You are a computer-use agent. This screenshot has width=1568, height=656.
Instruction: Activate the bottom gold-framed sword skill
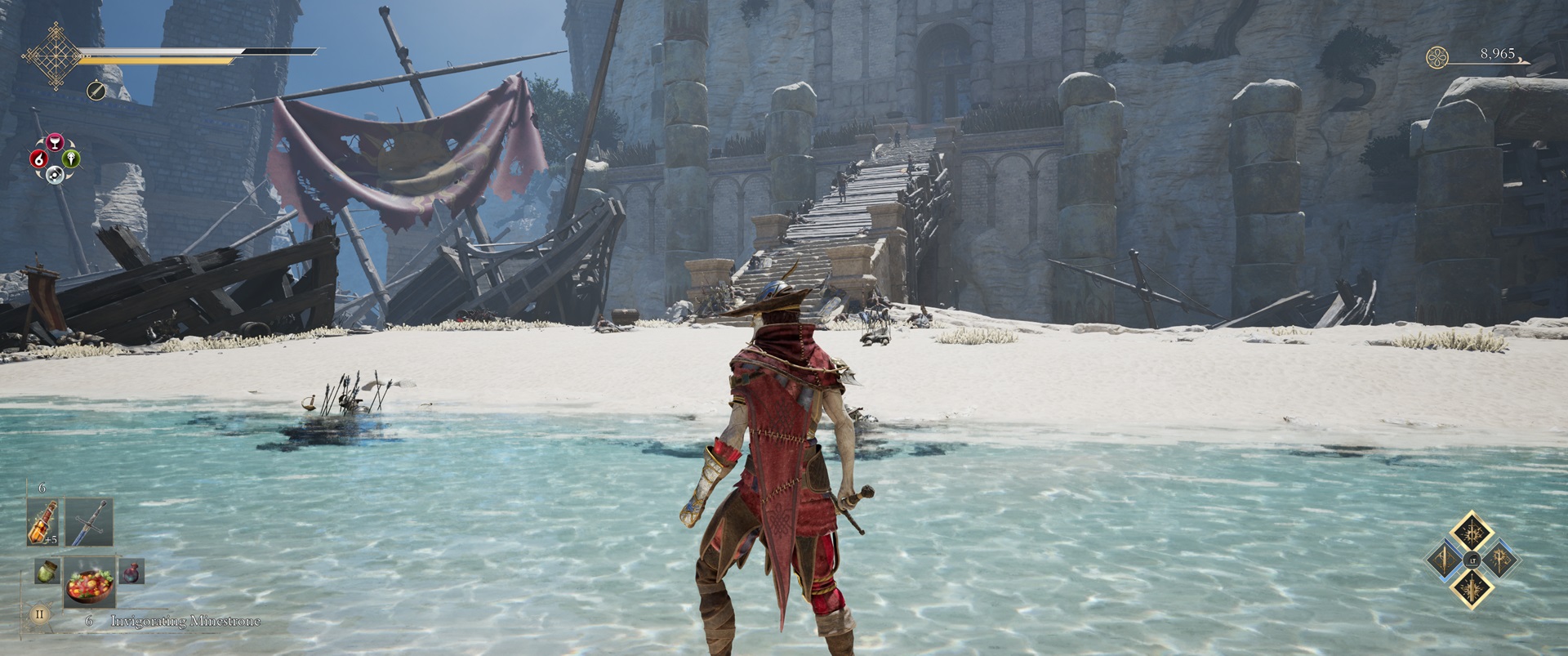pyautogui.click(x=1472, y=587)
